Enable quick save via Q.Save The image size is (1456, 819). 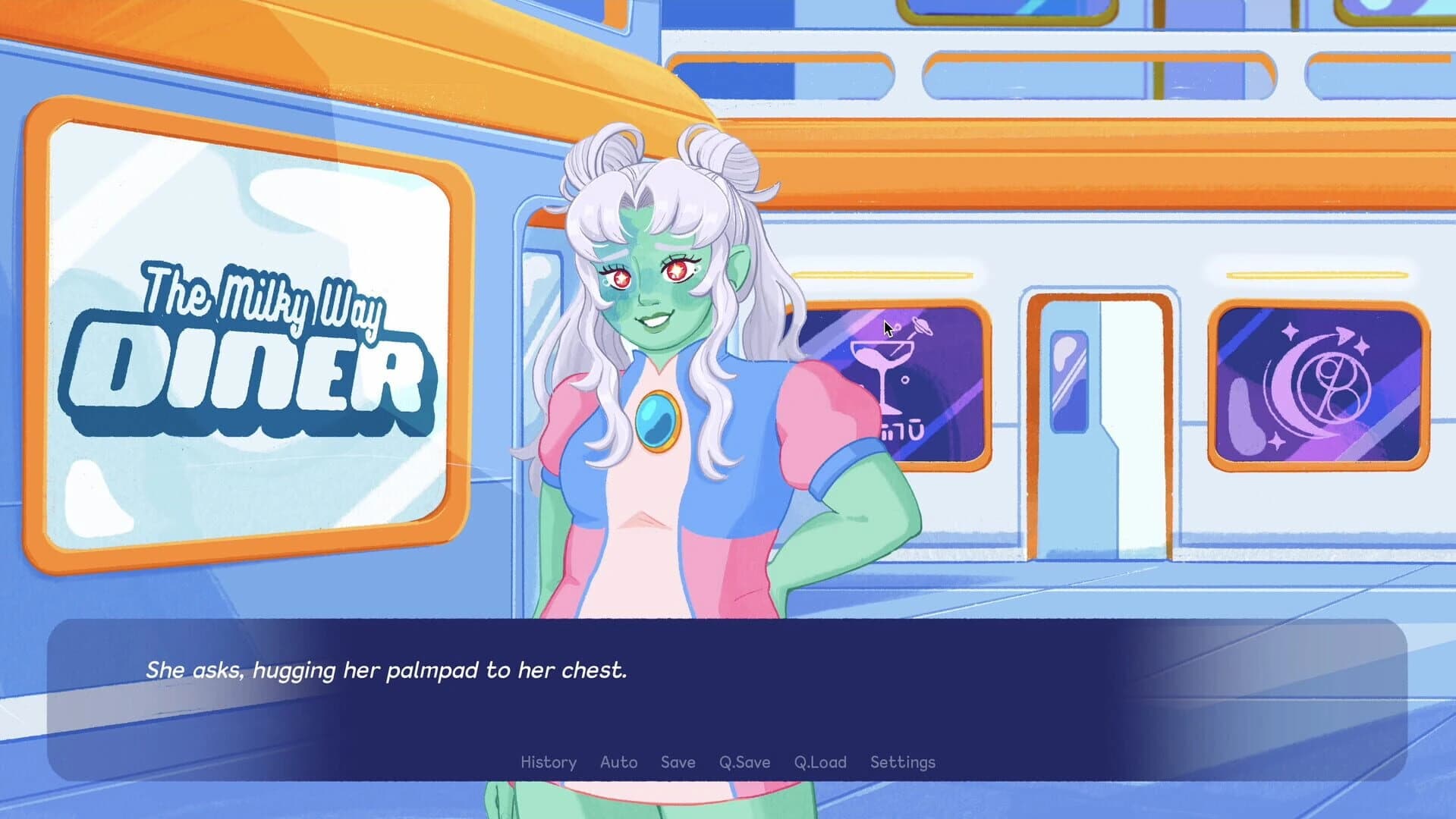pos(744,762)
